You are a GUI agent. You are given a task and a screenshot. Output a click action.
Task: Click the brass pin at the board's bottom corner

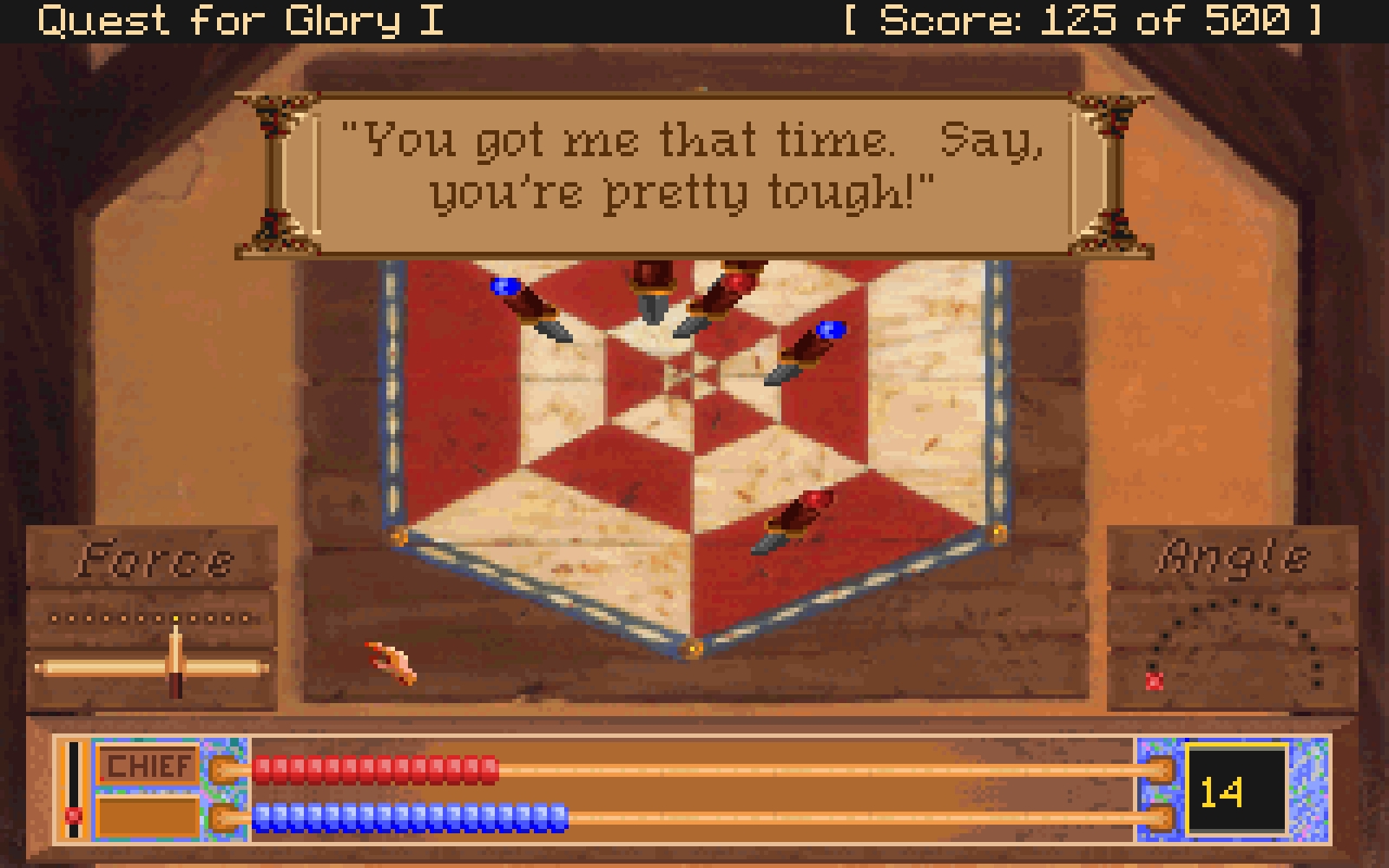(x=694, y=647)
